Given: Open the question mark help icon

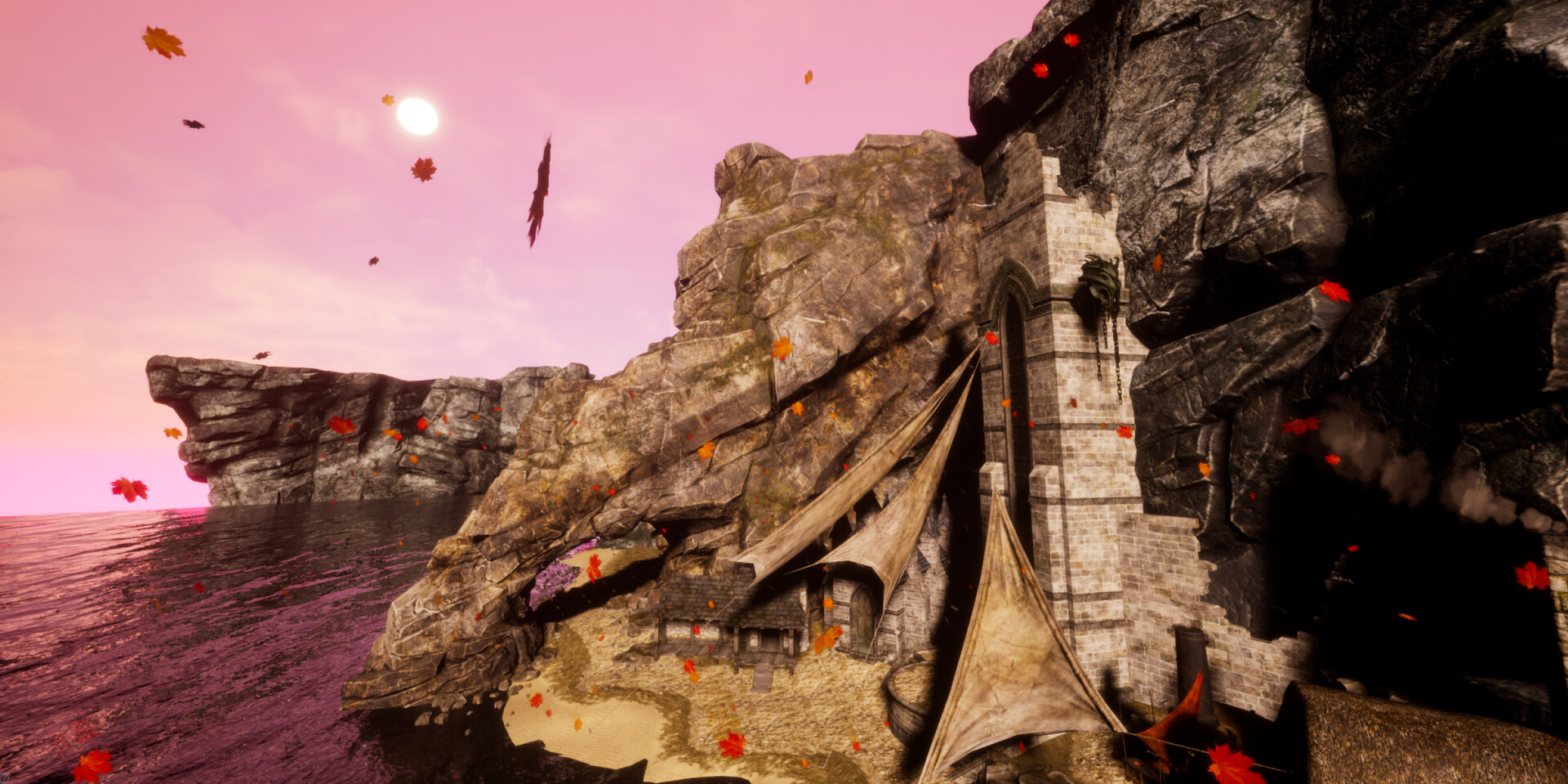Looking at the screenshot, I should [4, 777].
